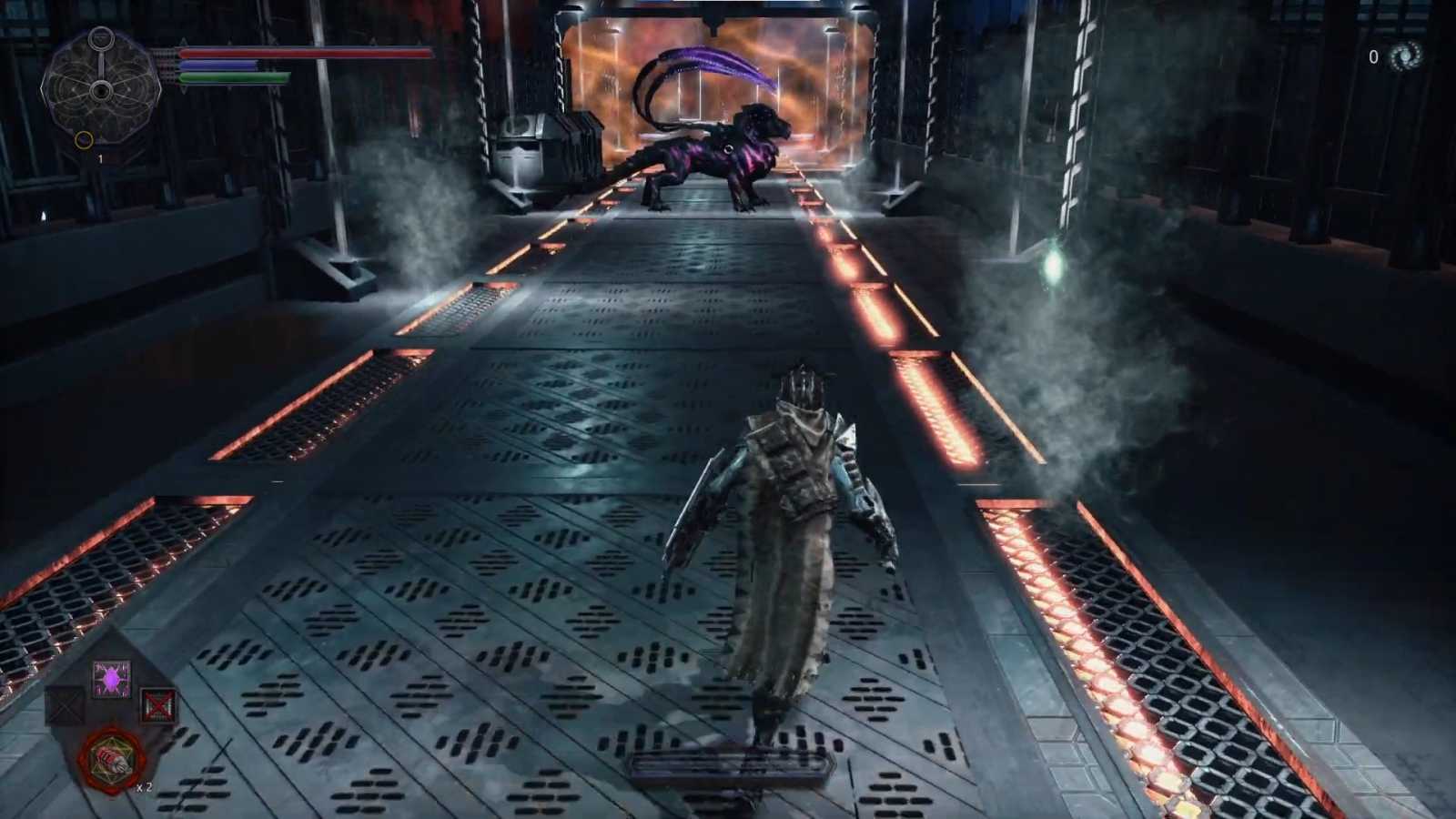Select the yellow-circled marker on the compass
1456x819 pixels.
click(x=81, y=138)
